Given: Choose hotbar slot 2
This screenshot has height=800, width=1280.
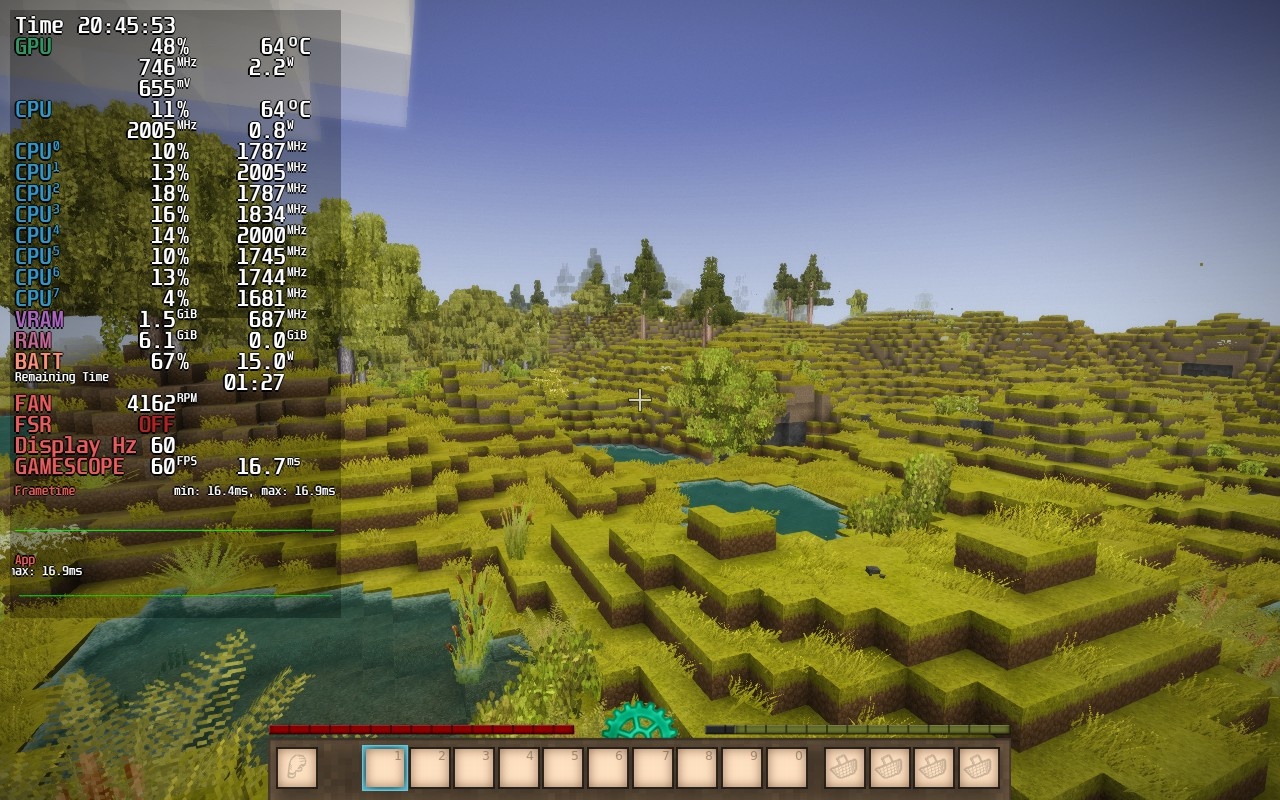Looking at the screenshot, I should (430, 768).
